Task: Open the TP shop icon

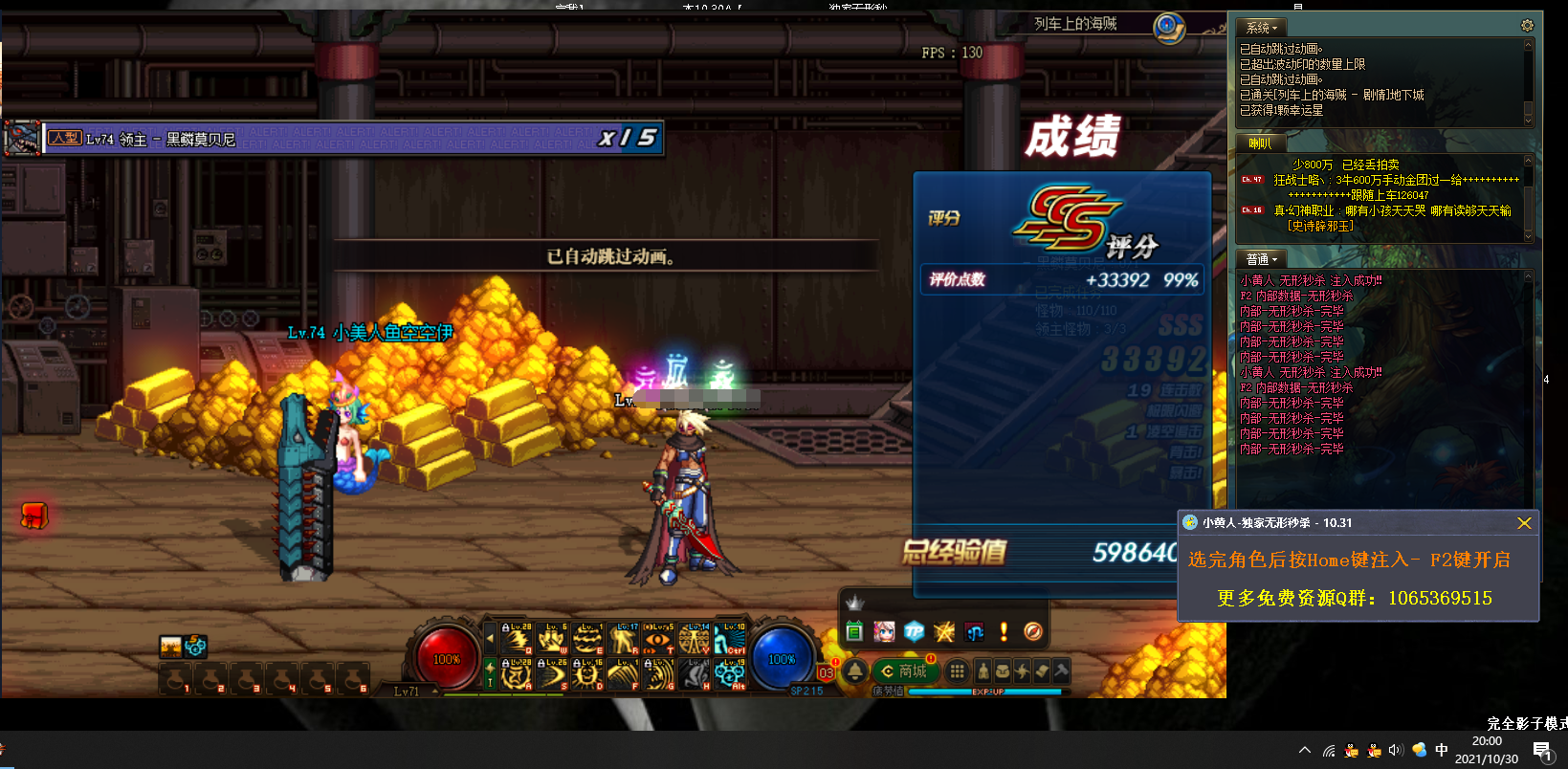Action: point(915,631)
